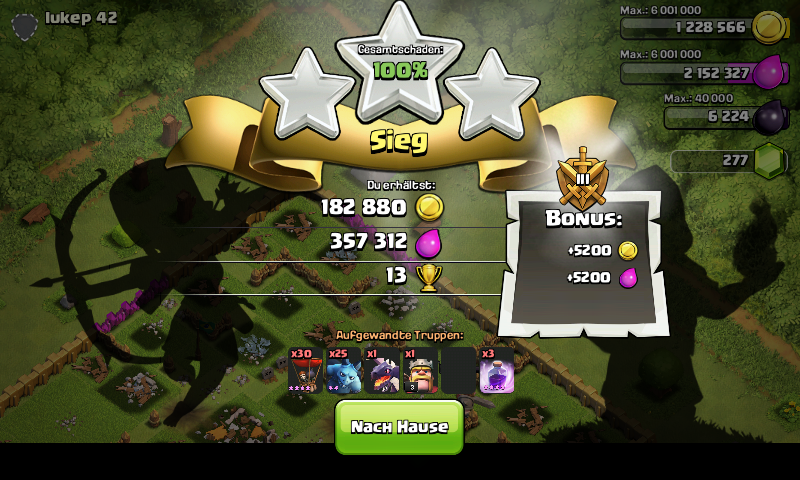Click the dark elixir storage icon
The width and height of the screenshot is (800, 480).
pos(769,117)
